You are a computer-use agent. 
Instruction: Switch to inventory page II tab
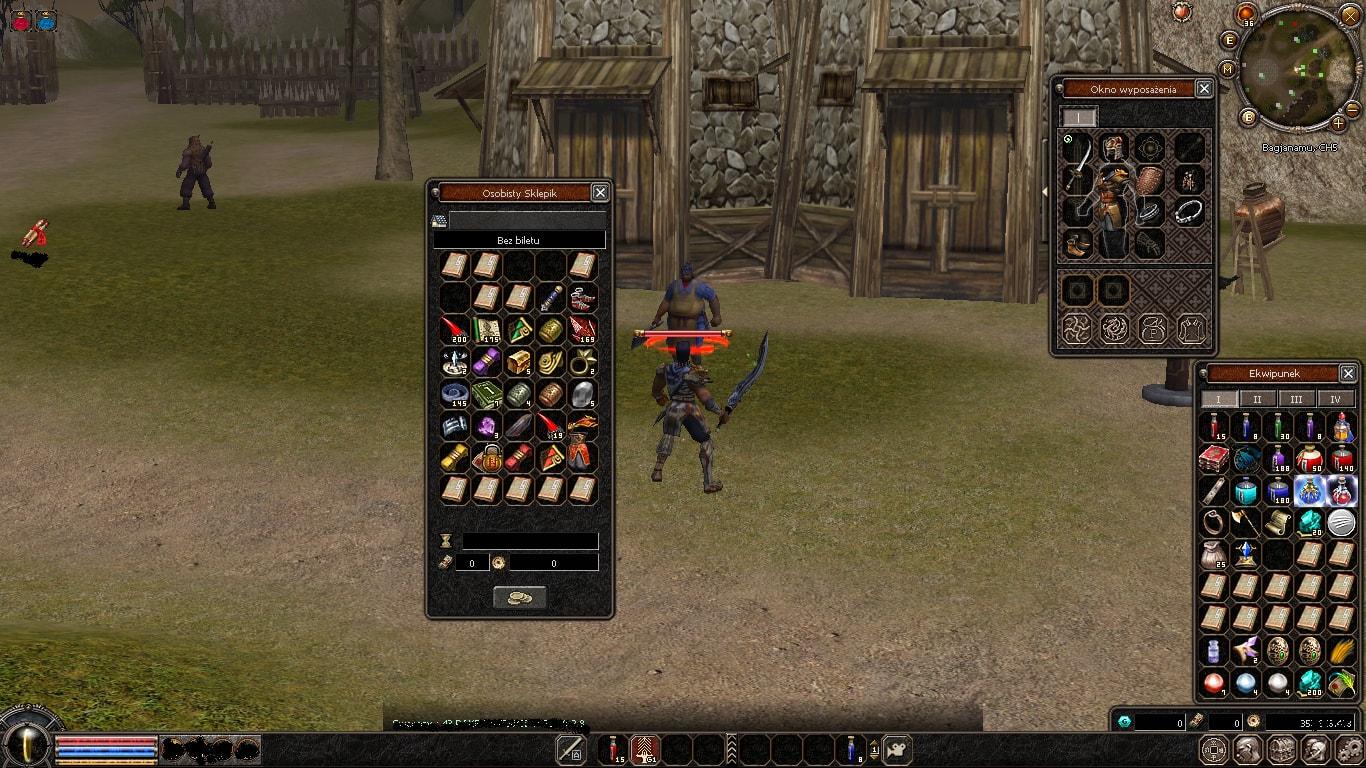click(1257, 399)
